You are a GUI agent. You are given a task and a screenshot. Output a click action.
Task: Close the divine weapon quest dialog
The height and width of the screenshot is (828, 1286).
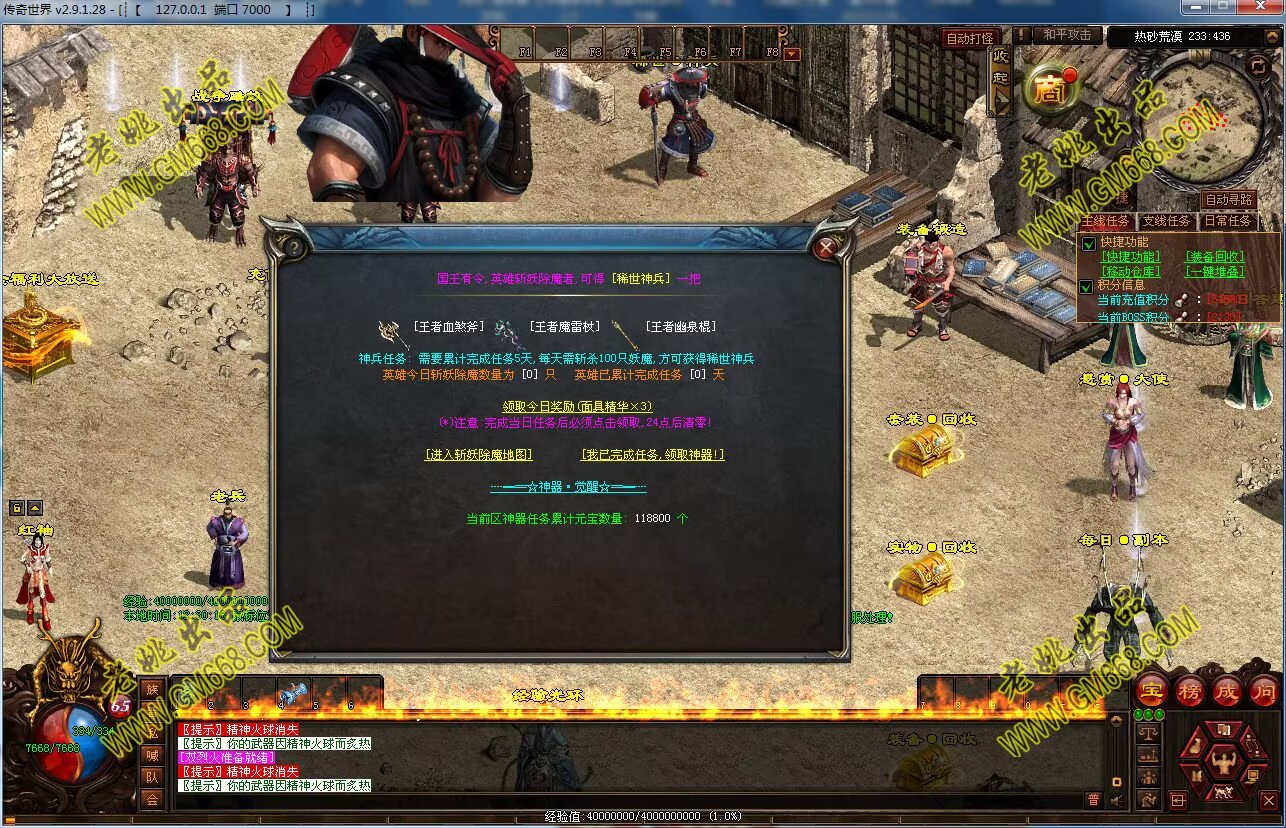pyautogui.click(x=826, y=247)
